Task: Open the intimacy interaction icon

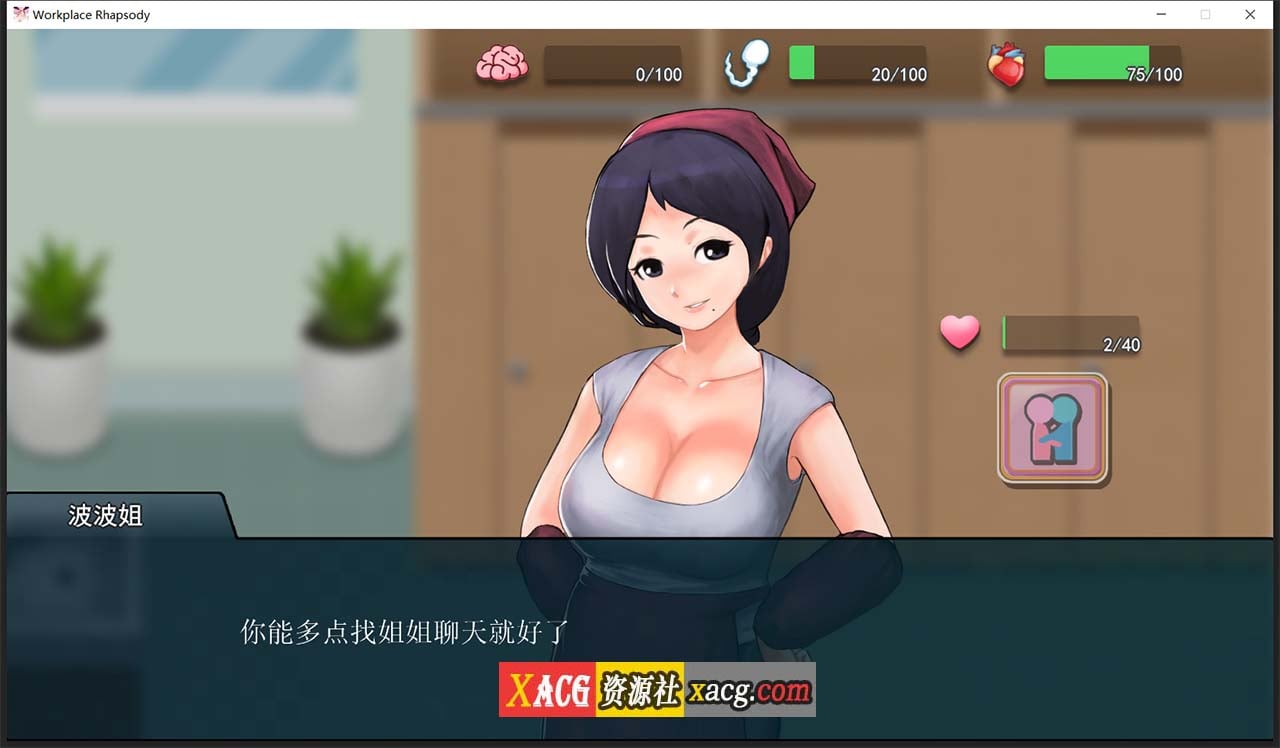Action: pos(1053,430)
